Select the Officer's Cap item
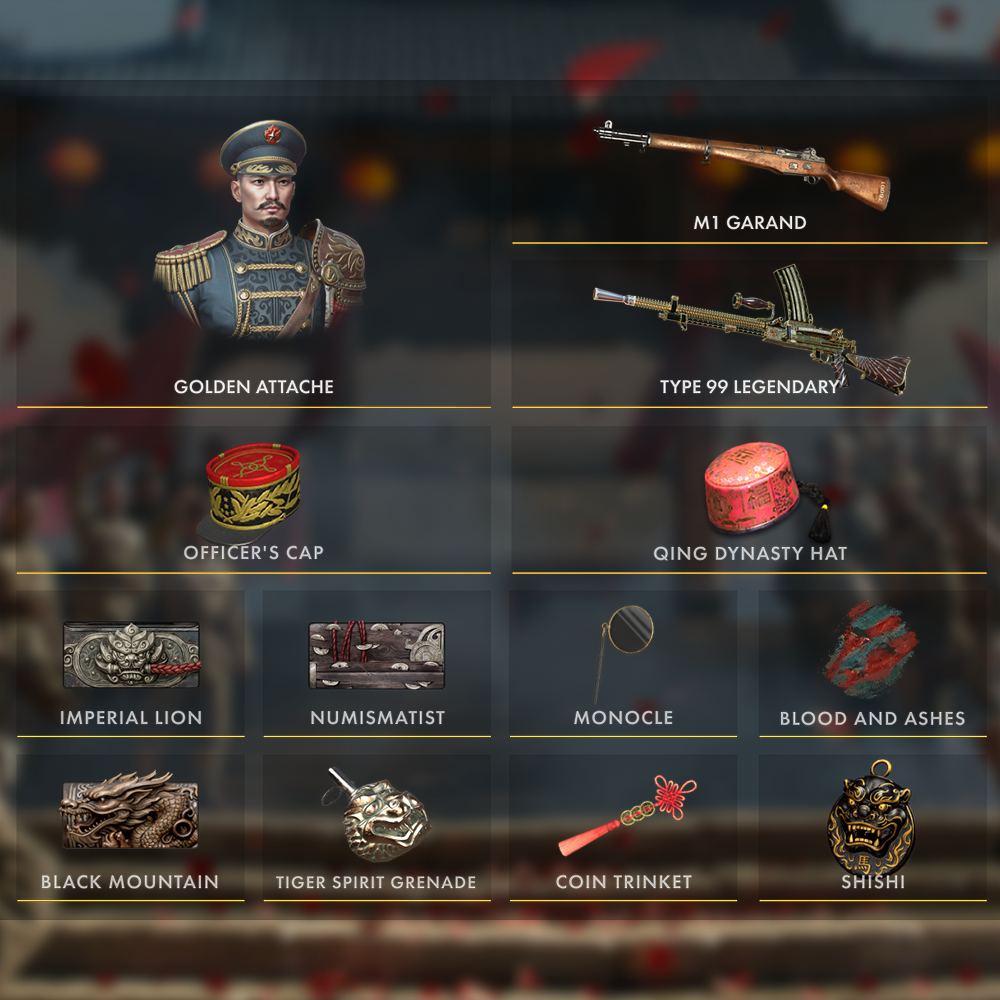 [x=254, y=500]
